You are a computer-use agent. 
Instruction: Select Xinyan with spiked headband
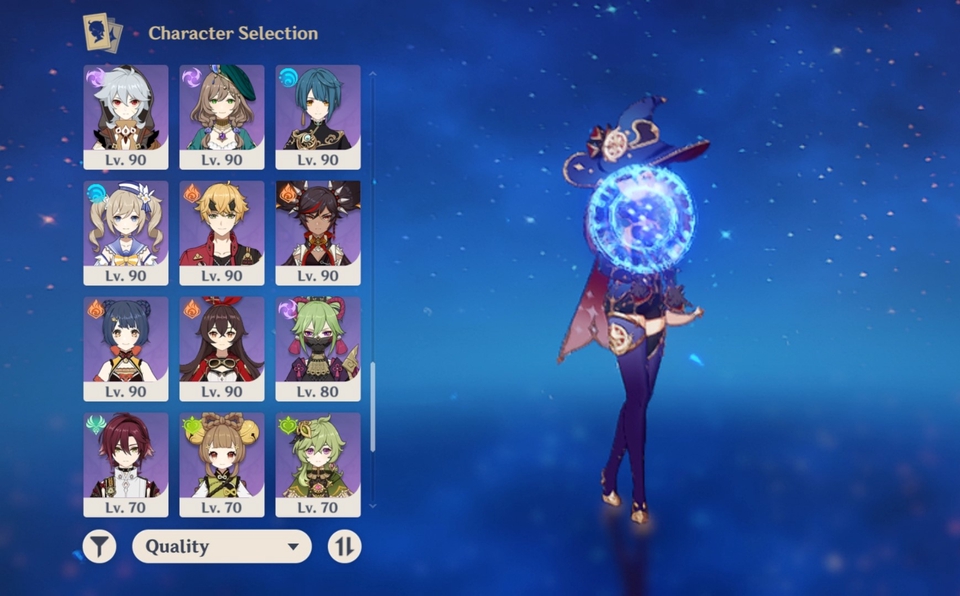(318, 232)
